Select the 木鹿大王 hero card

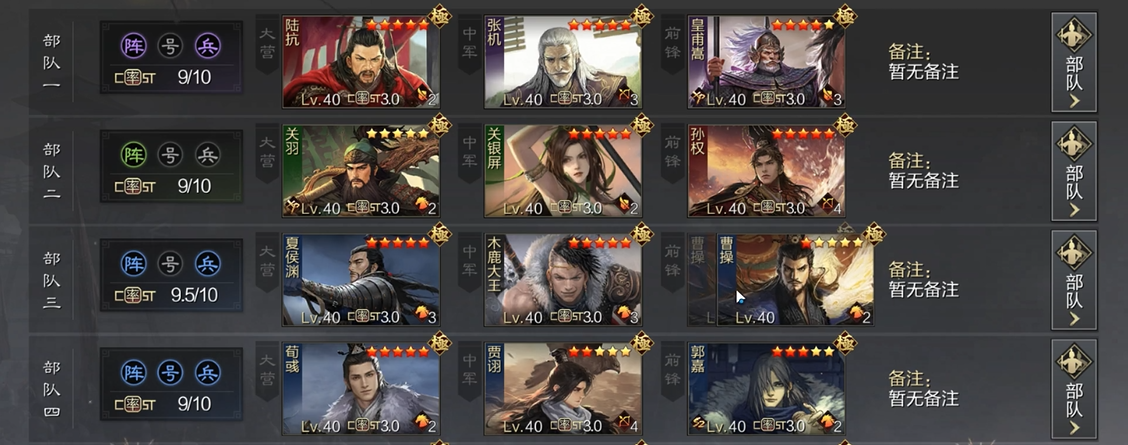pos(563,280)
